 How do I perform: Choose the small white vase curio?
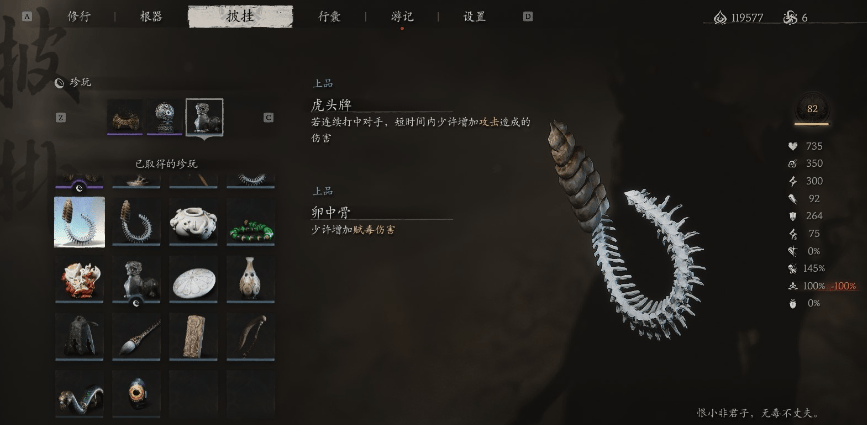point(251,279)
